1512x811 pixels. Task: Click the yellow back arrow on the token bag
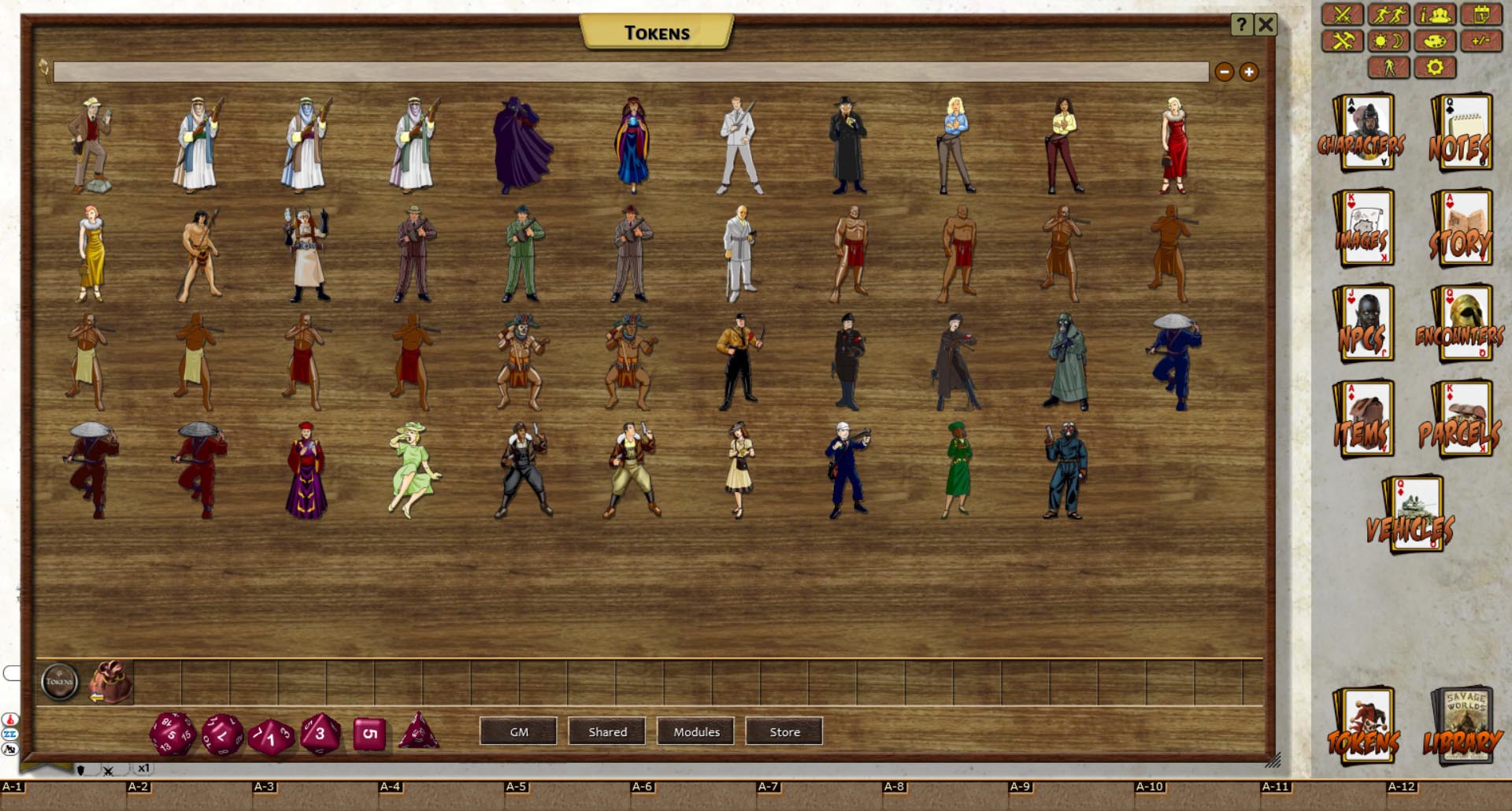pos(96,698)
